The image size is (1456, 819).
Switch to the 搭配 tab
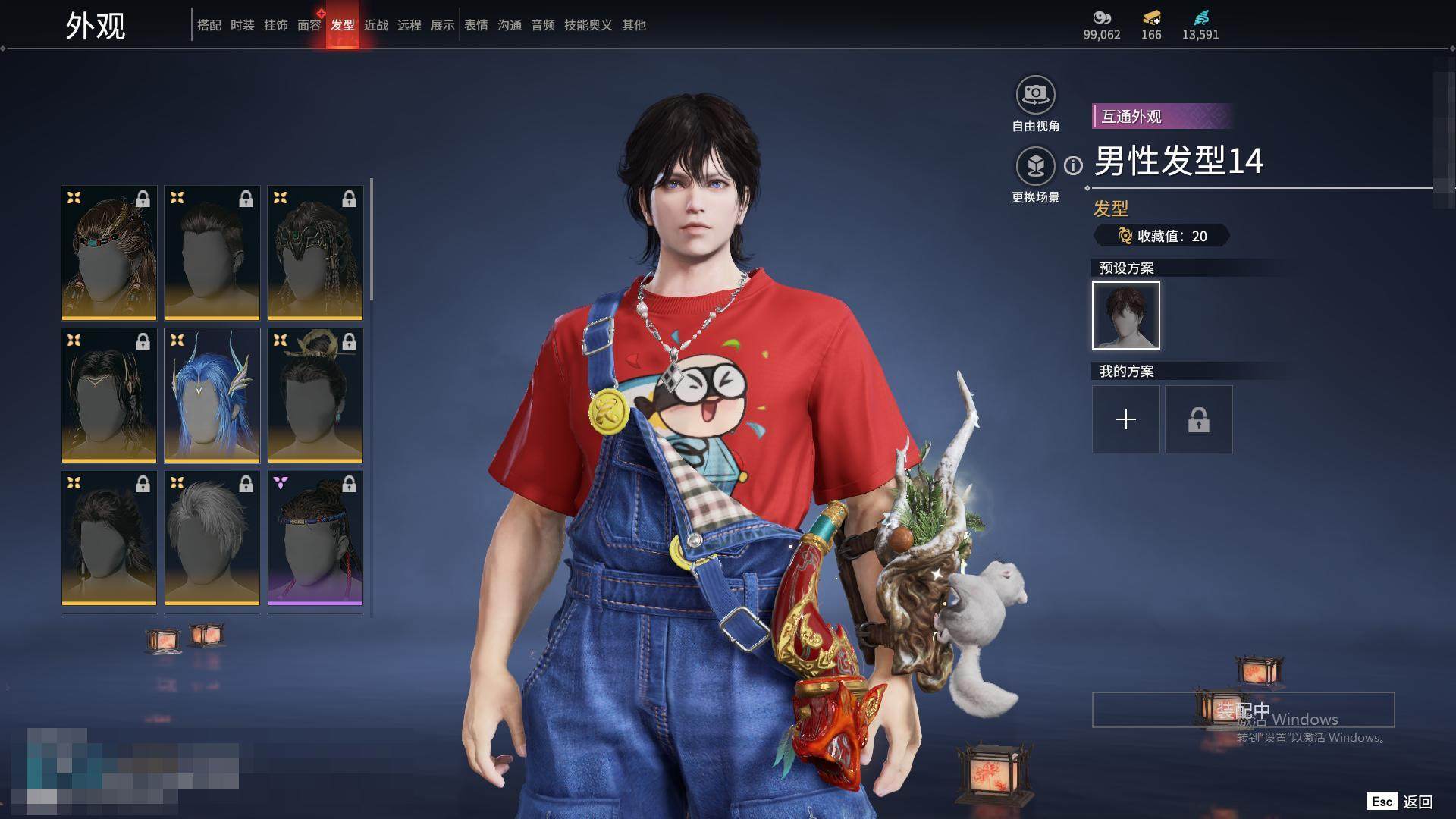pos(209,25)
